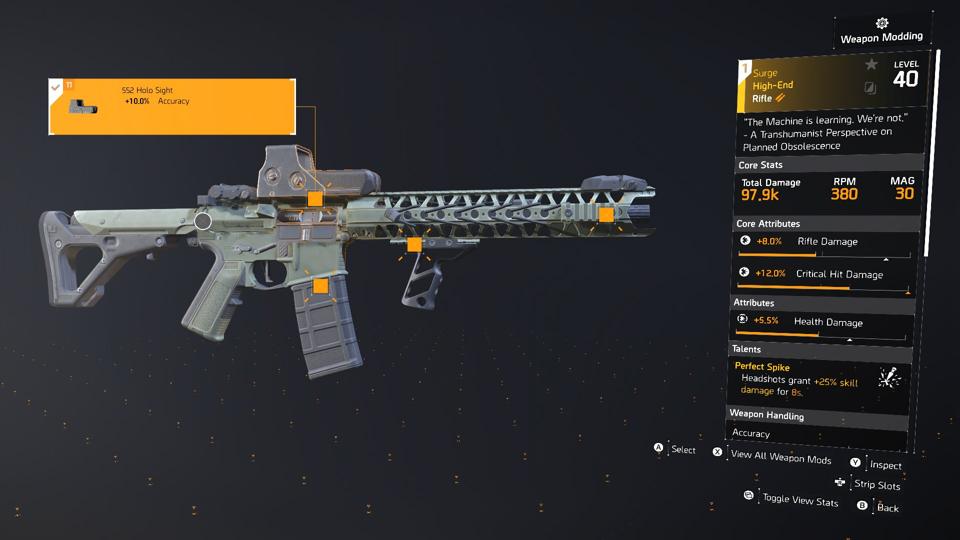
Task: Select the Health Damage attribute row
Action: click(822, 322)
